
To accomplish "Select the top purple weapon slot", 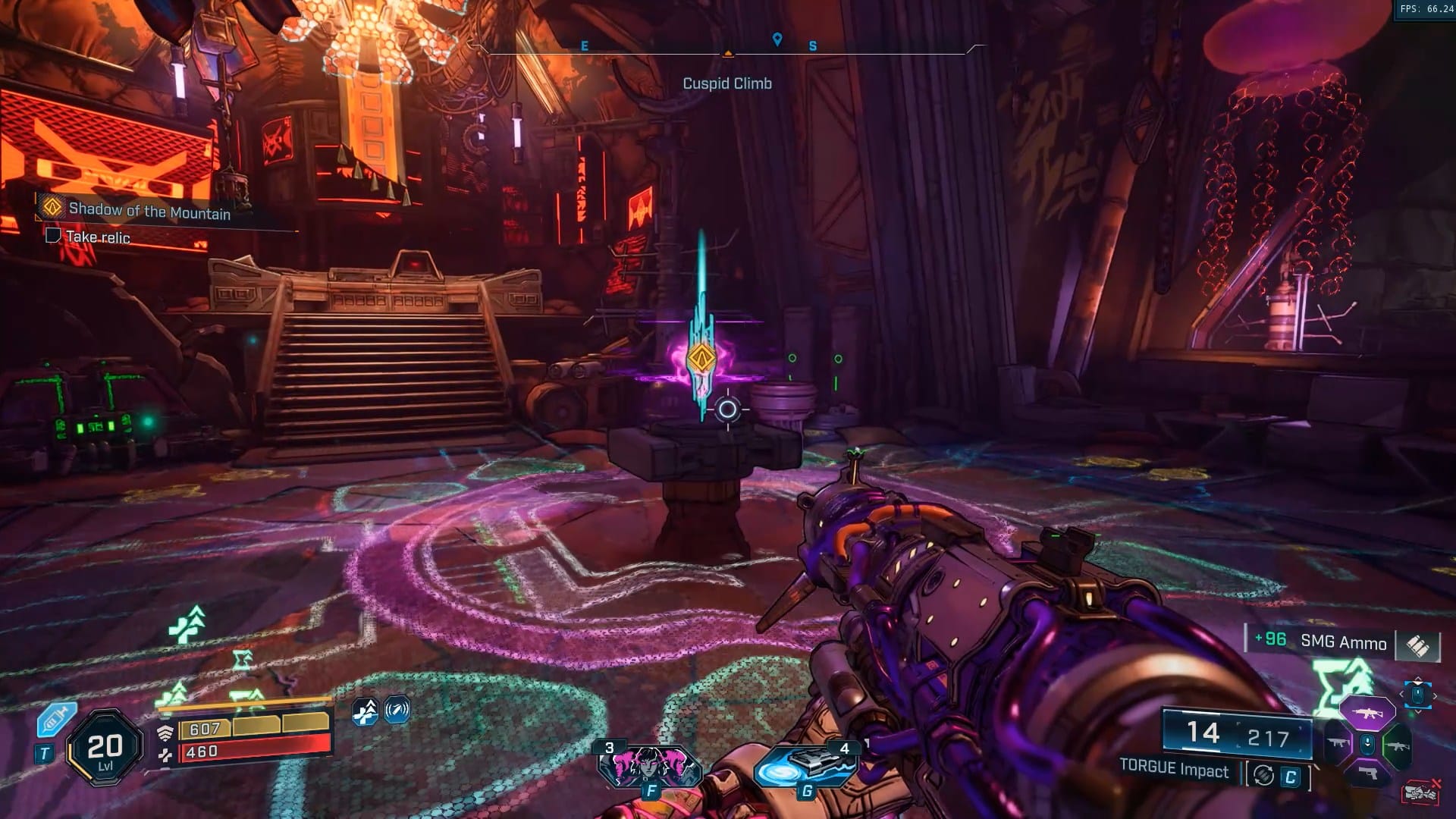I will pyautogui.click(x=1367, y=713).
